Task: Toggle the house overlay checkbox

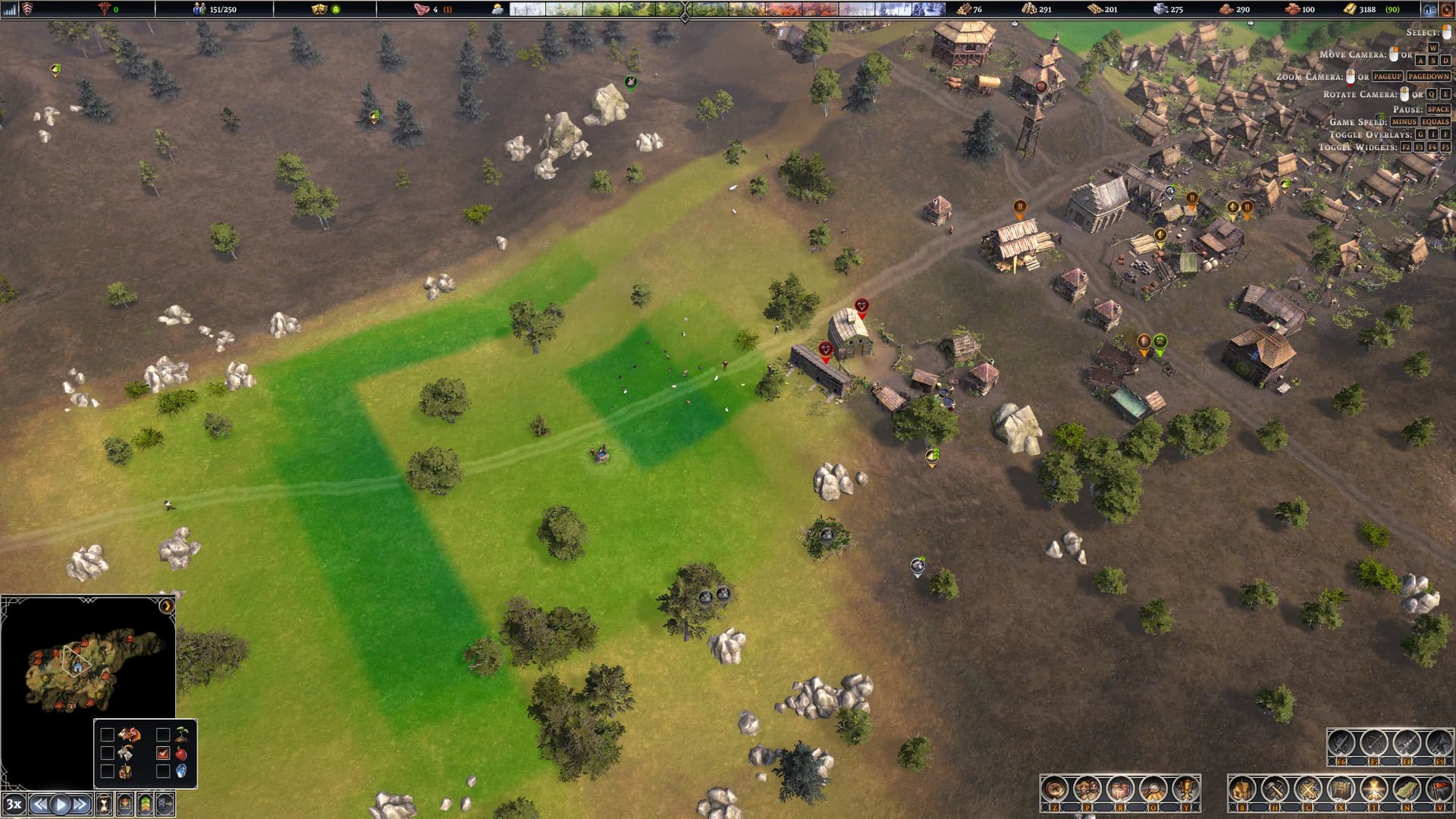Action: pyautogui.click(x=107, y=771)
